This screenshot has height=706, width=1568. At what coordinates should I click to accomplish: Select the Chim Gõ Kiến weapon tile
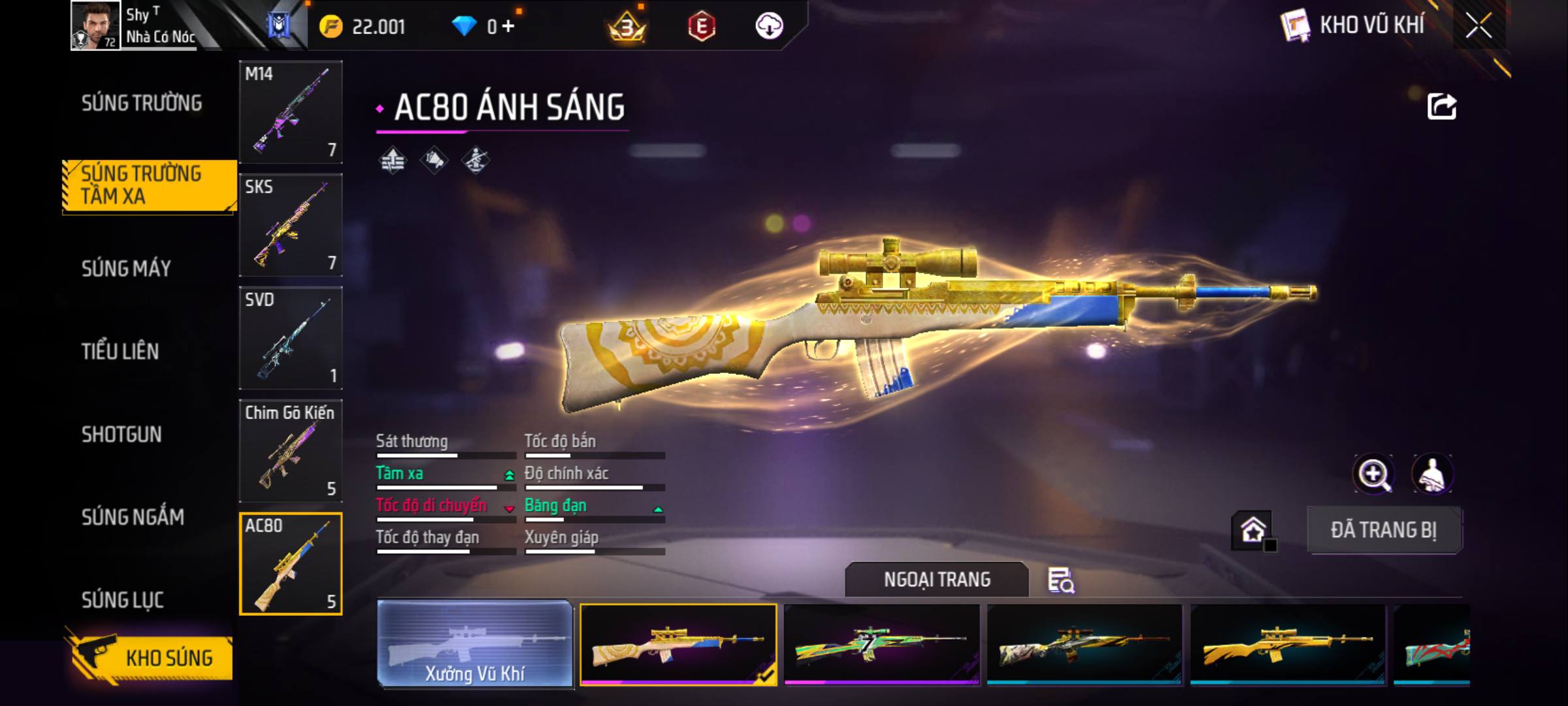pos(291,451)
